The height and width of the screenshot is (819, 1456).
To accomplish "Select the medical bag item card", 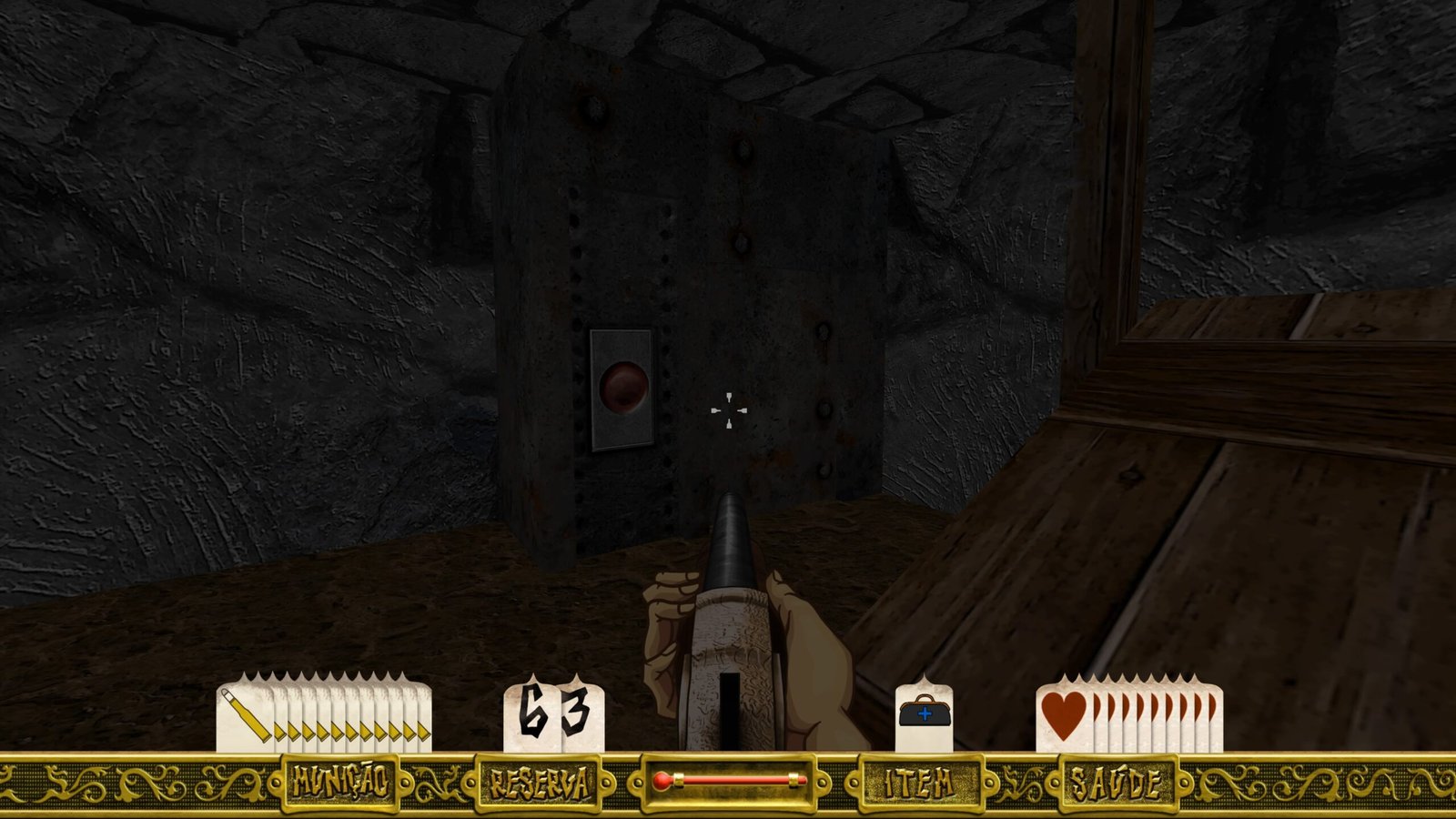I will [x=924, y=716].
